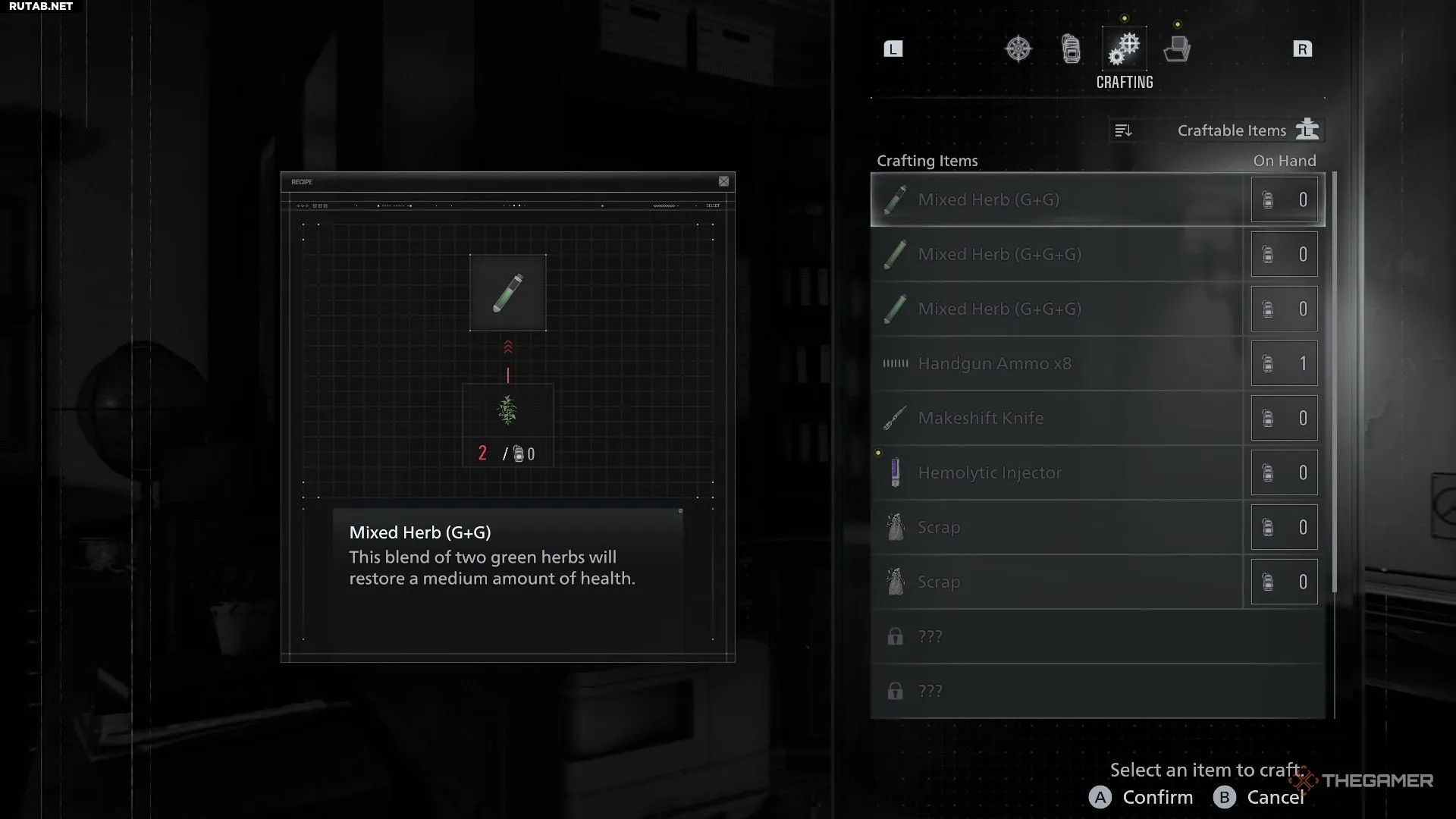Viewport: 1456px width, 819px height.
Task: Switch to the files tab icon
Action: 1177,49
